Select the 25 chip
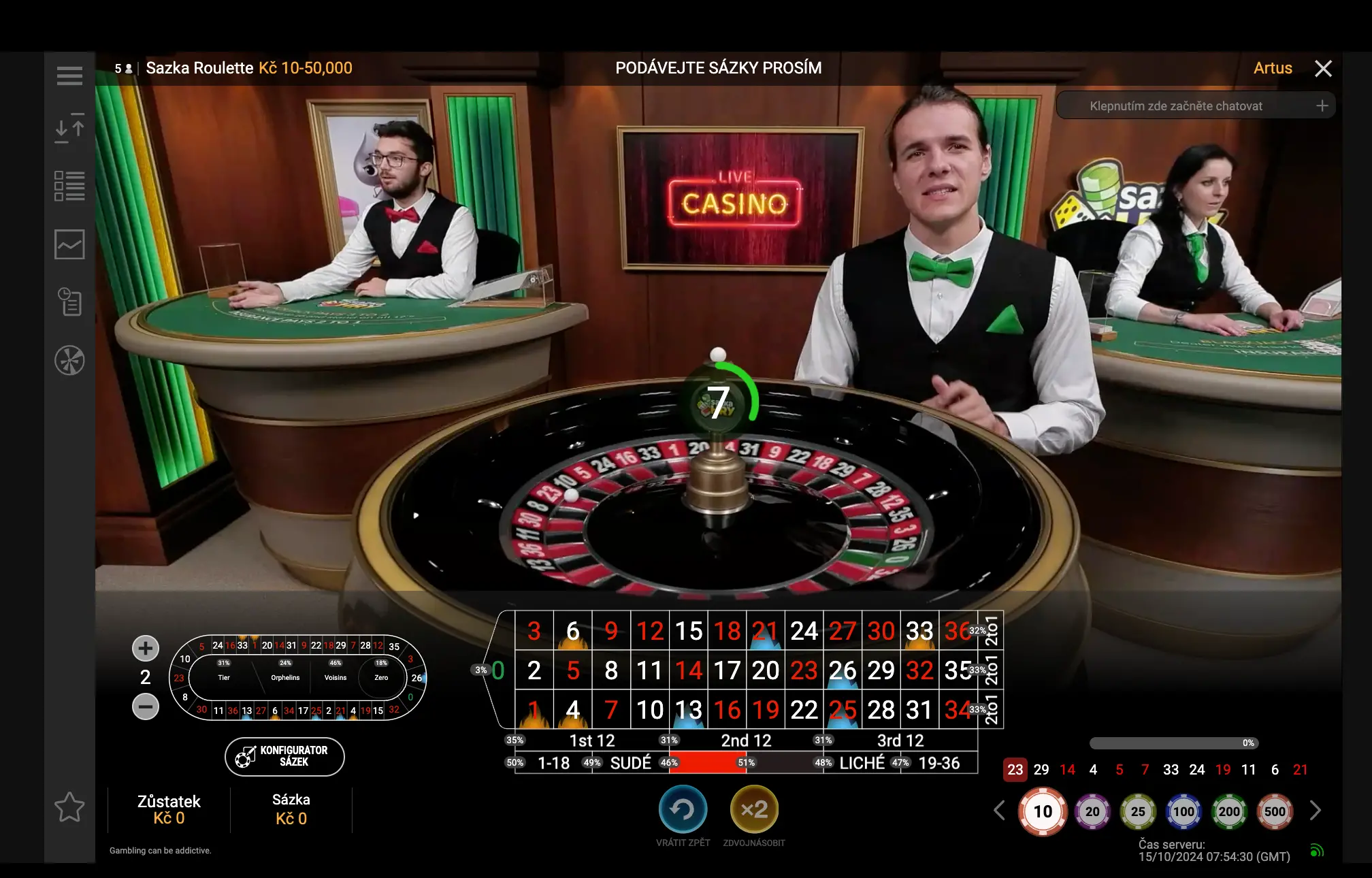1372x878 pixels. click(x=1137, y=811)
